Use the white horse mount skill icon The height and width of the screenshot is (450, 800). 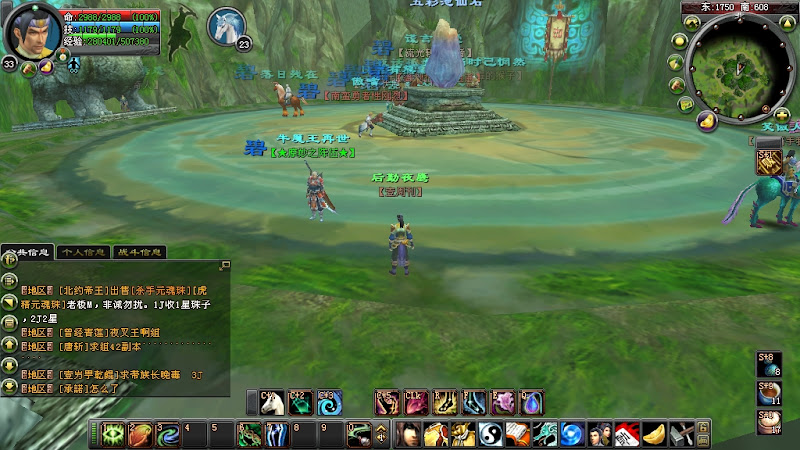pos(271,402)
